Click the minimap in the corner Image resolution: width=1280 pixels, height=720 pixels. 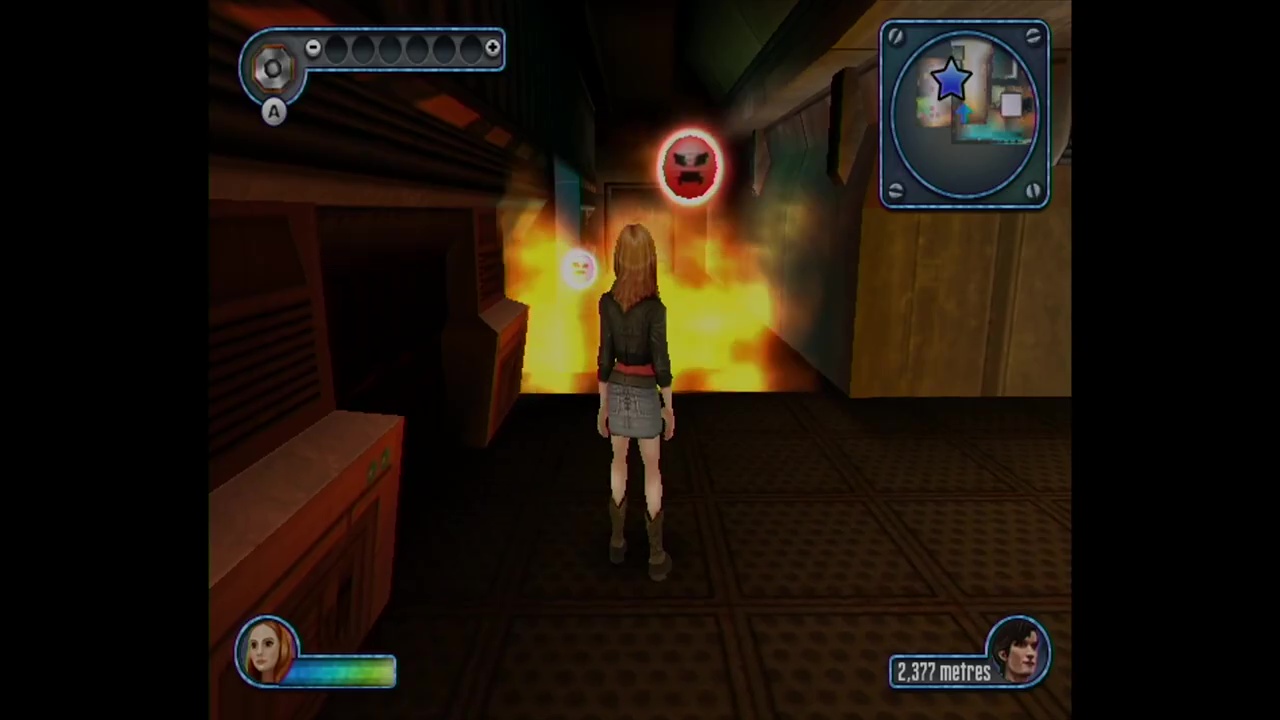pos(964,115)
